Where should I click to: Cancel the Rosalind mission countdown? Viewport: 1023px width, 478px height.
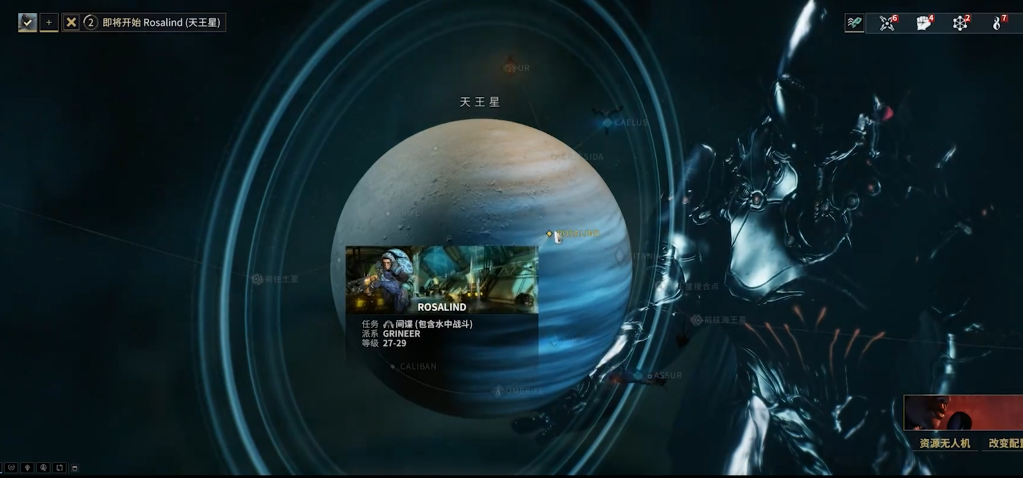[71, 22]
